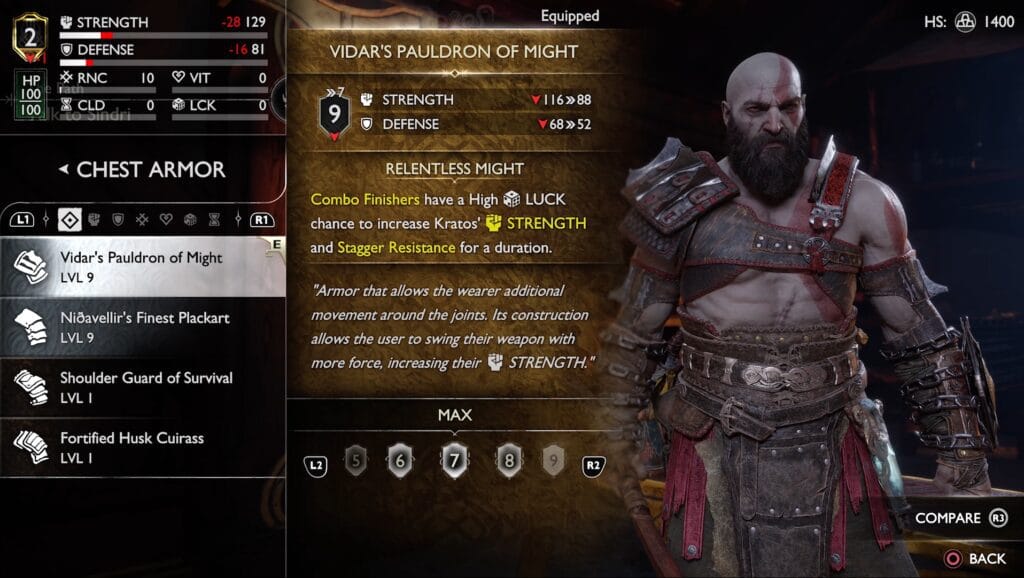Preview armor at level 5 shield

355,460
